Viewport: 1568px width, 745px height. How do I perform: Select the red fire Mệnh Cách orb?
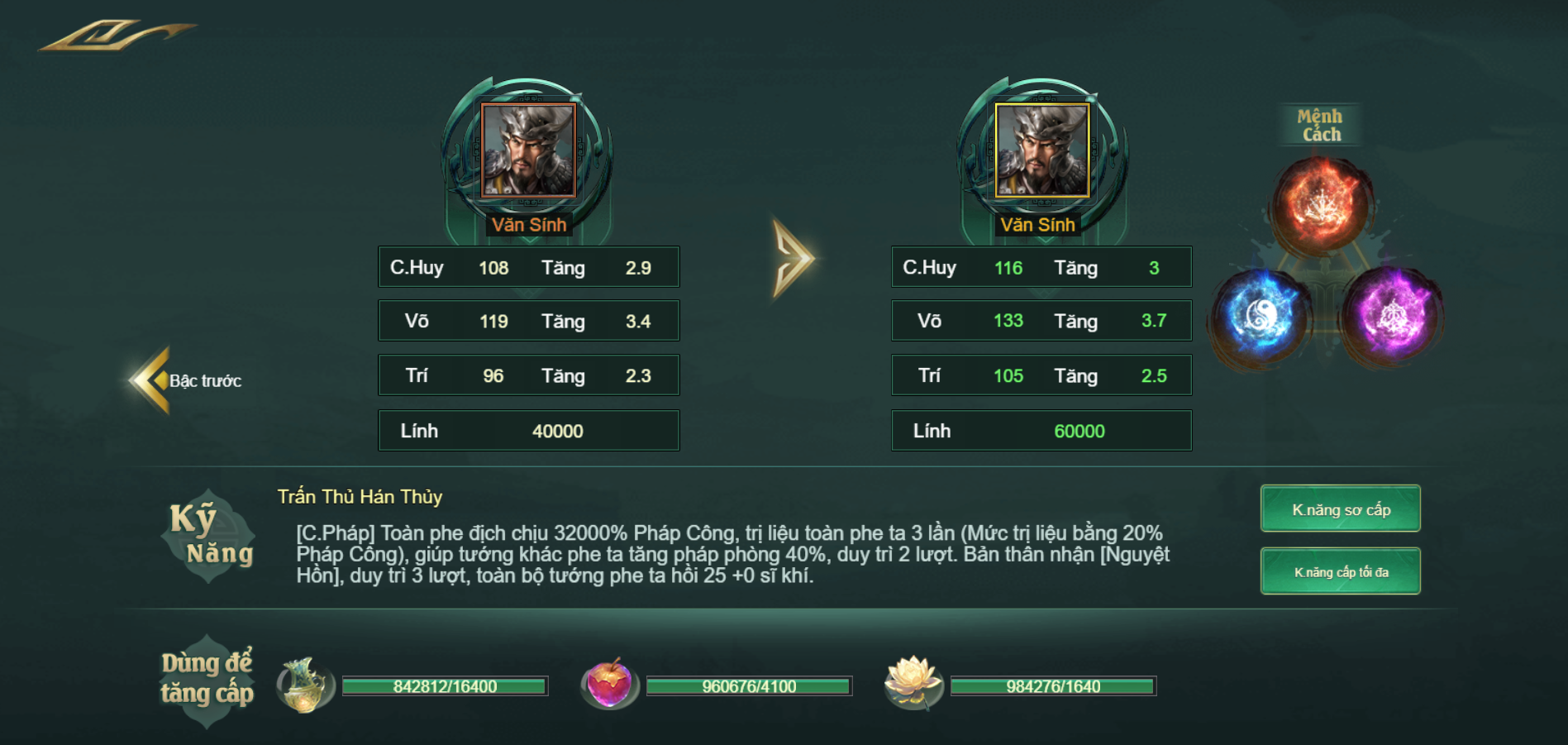tap(1320, 204)
